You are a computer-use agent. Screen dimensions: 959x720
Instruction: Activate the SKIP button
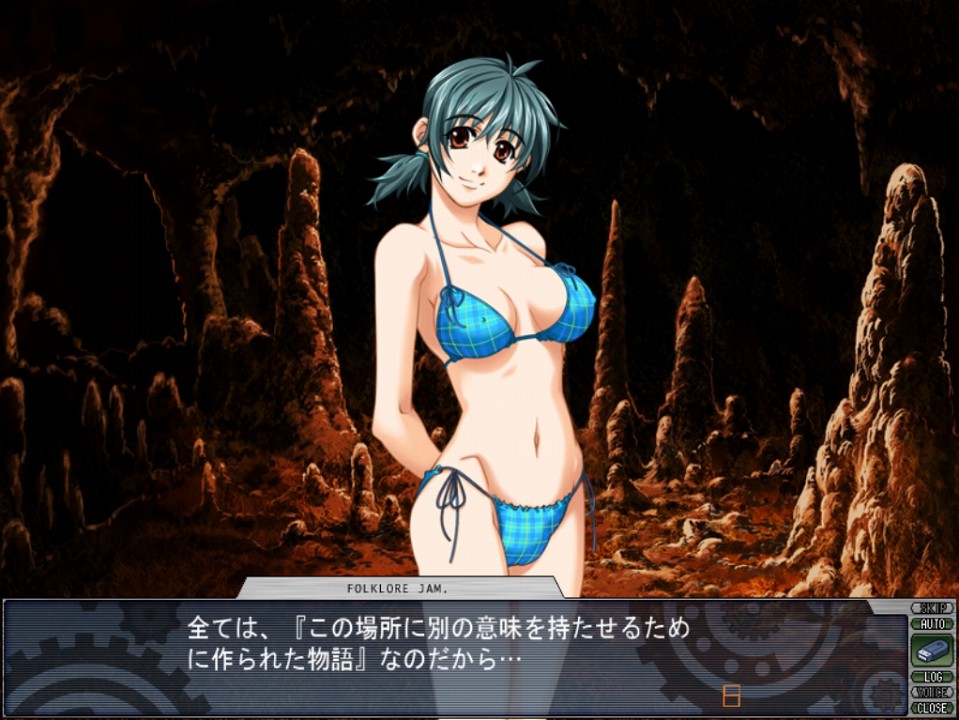[932, 608]
